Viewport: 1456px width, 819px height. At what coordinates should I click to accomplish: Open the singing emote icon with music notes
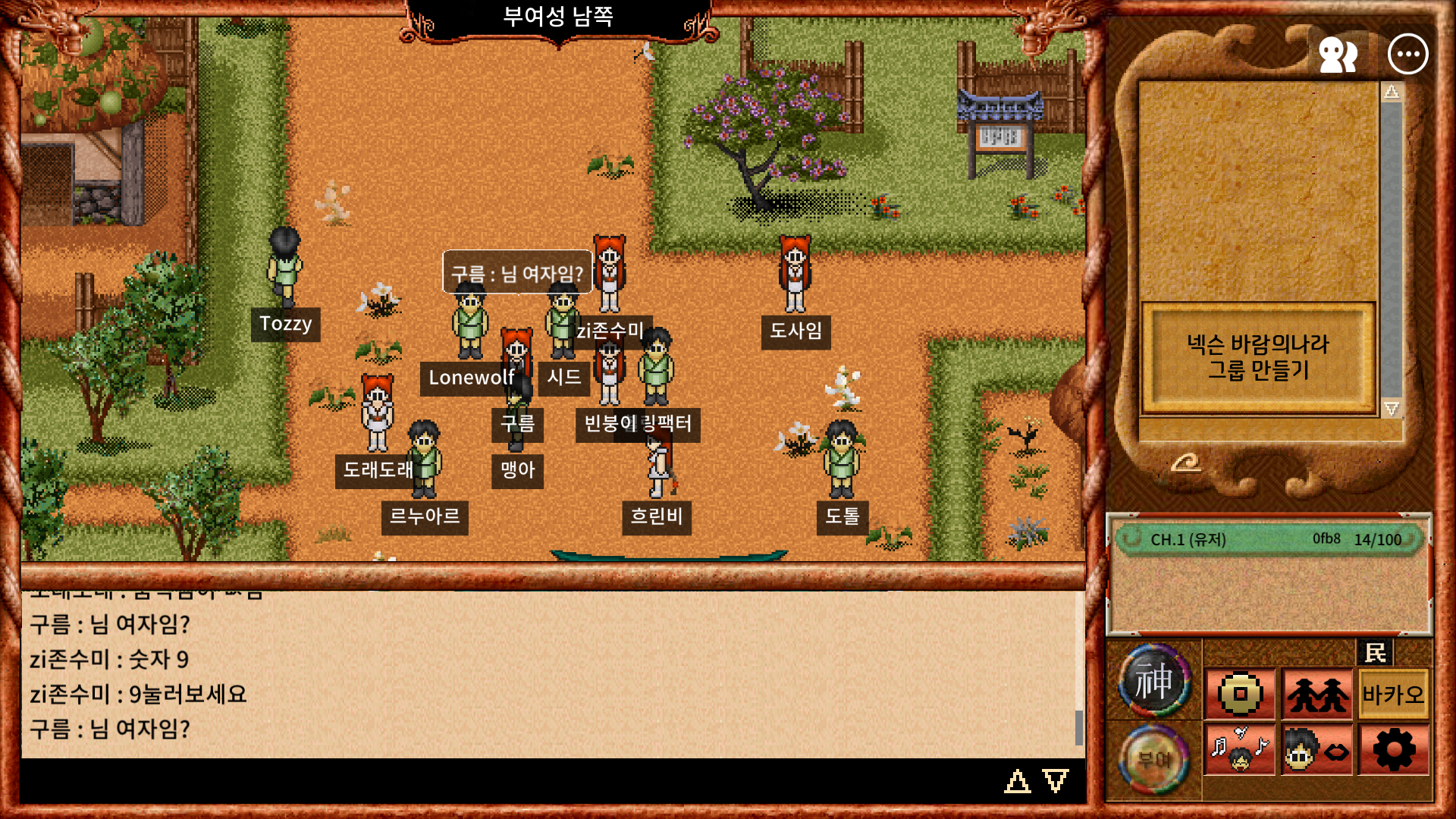pos(1240,749)
